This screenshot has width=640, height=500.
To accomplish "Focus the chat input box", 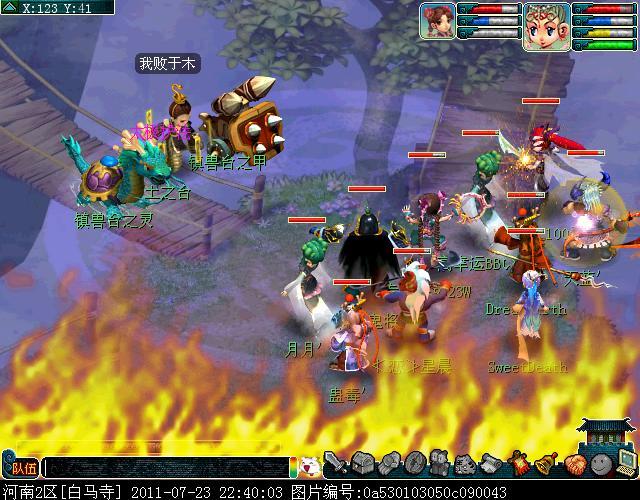I will pyautogui.click(x=167, y=467).
